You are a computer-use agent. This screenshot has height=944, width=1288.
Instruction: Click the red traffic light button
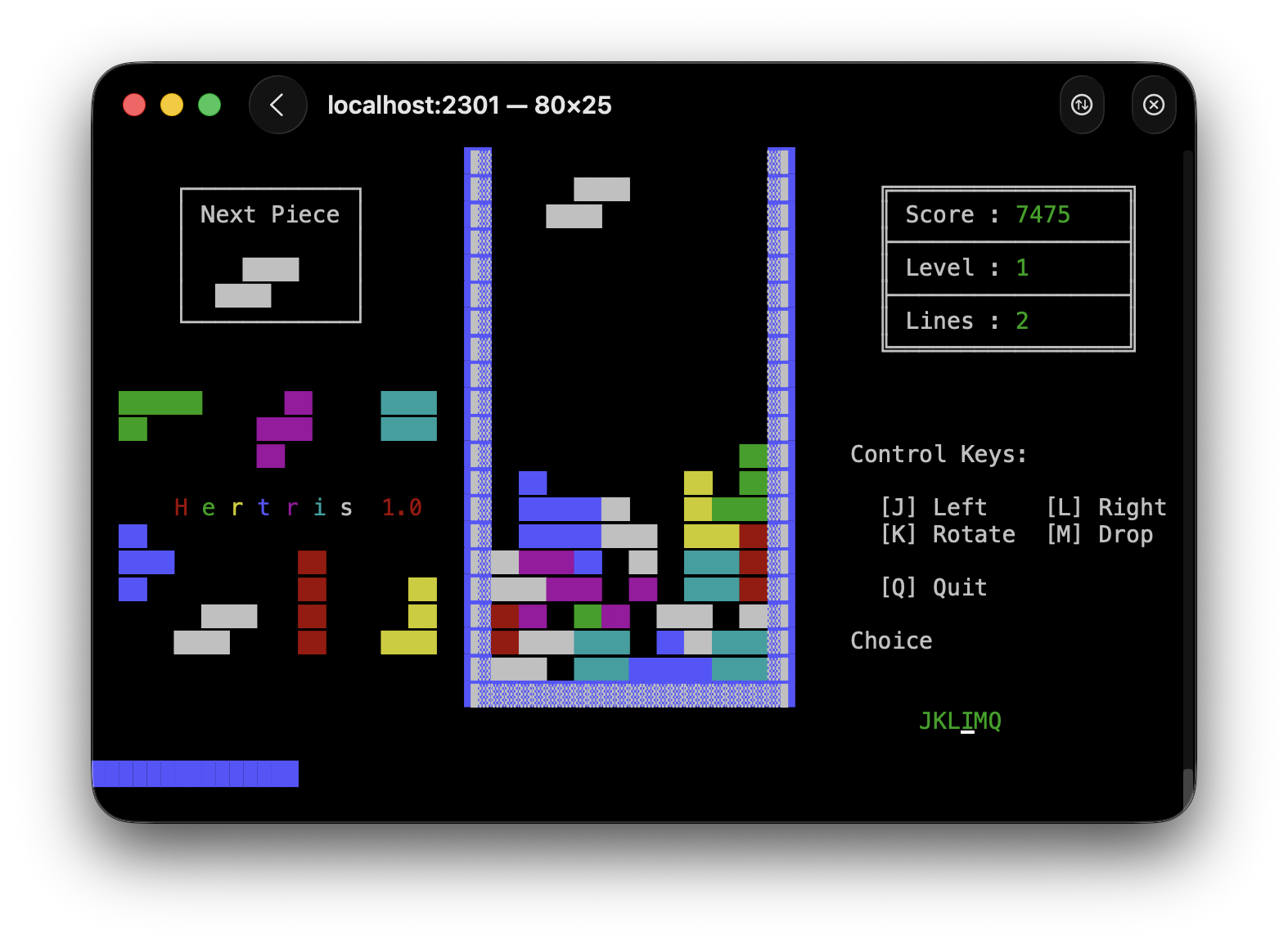click(134, 105)
